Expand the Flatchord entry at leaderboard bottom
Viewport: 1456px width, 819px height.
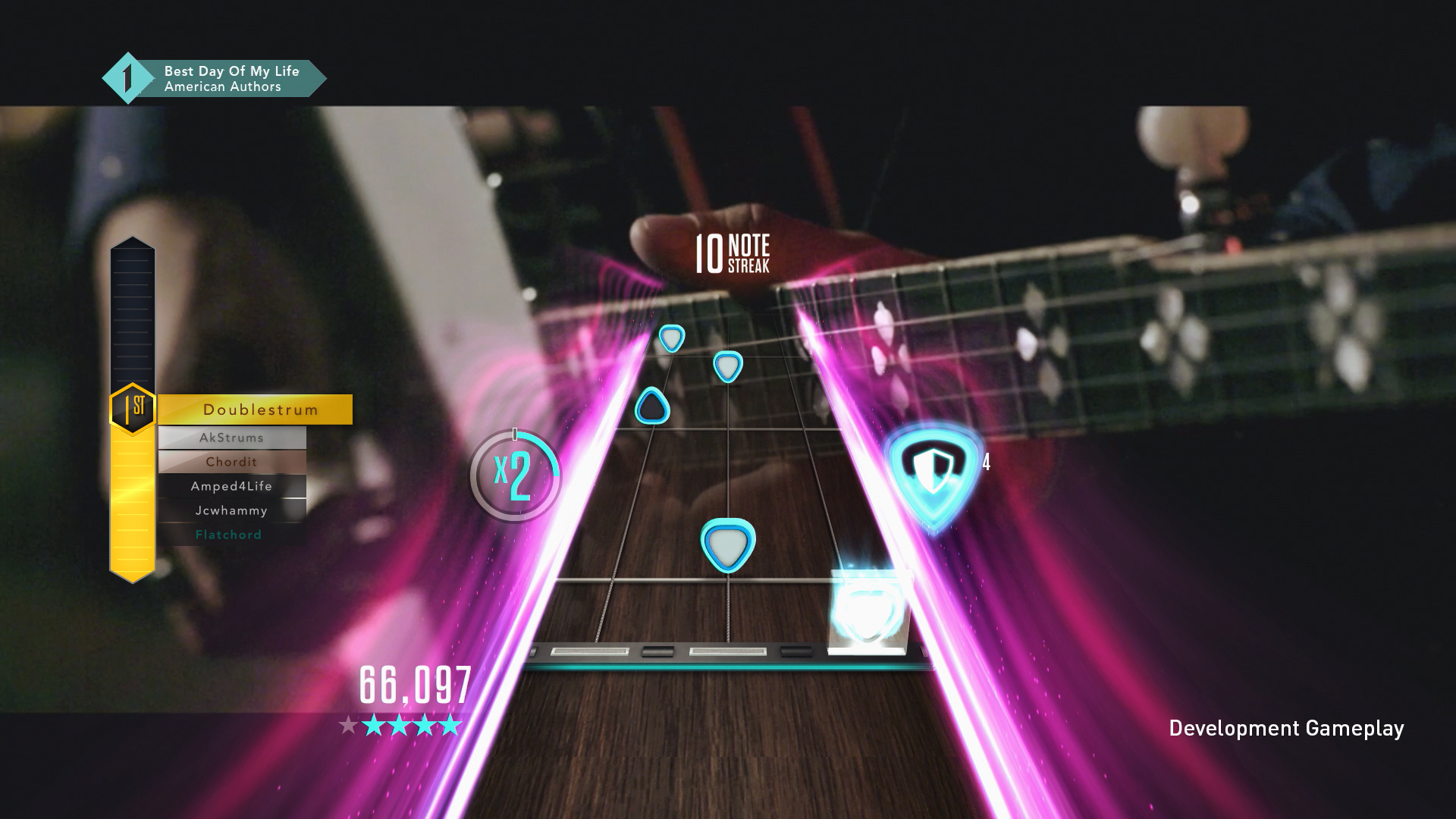tap(230, 534)
